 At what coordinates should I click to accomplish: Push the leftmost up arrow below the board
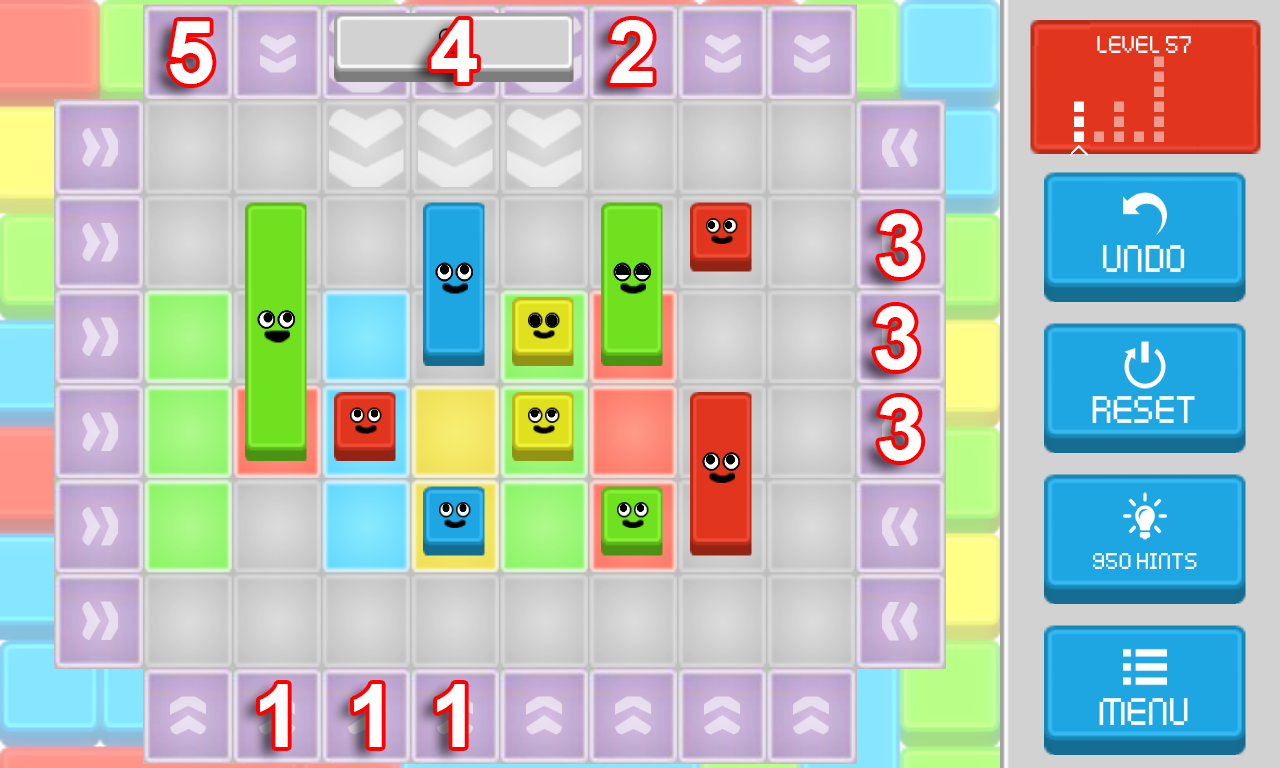(187, 715)
